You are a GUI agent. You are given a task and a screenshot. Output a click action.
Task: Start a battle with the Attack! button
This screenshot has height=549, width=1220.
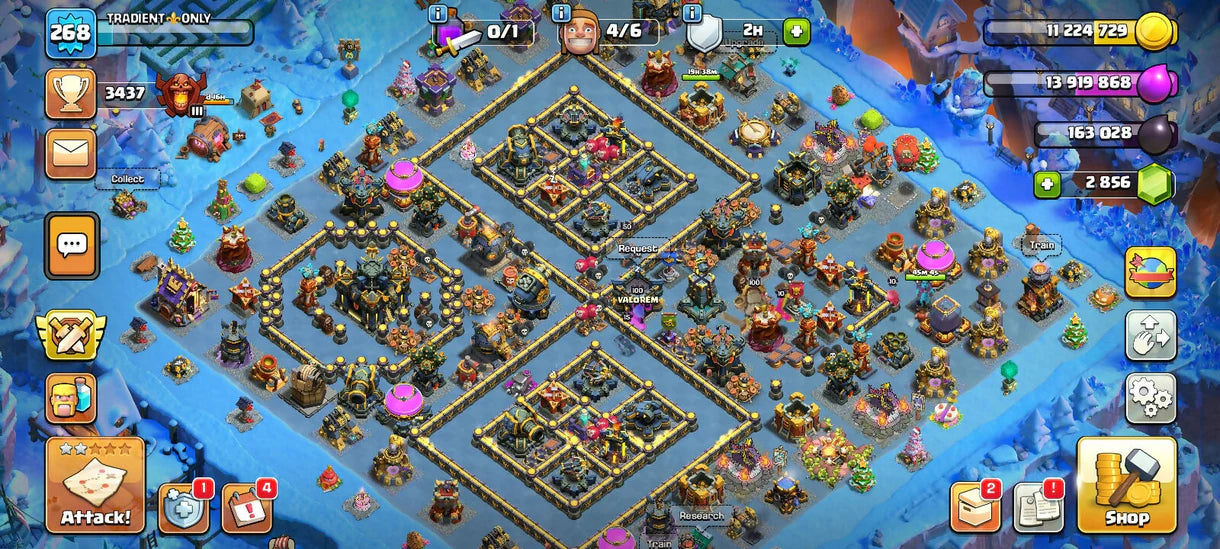pos(96,486)
